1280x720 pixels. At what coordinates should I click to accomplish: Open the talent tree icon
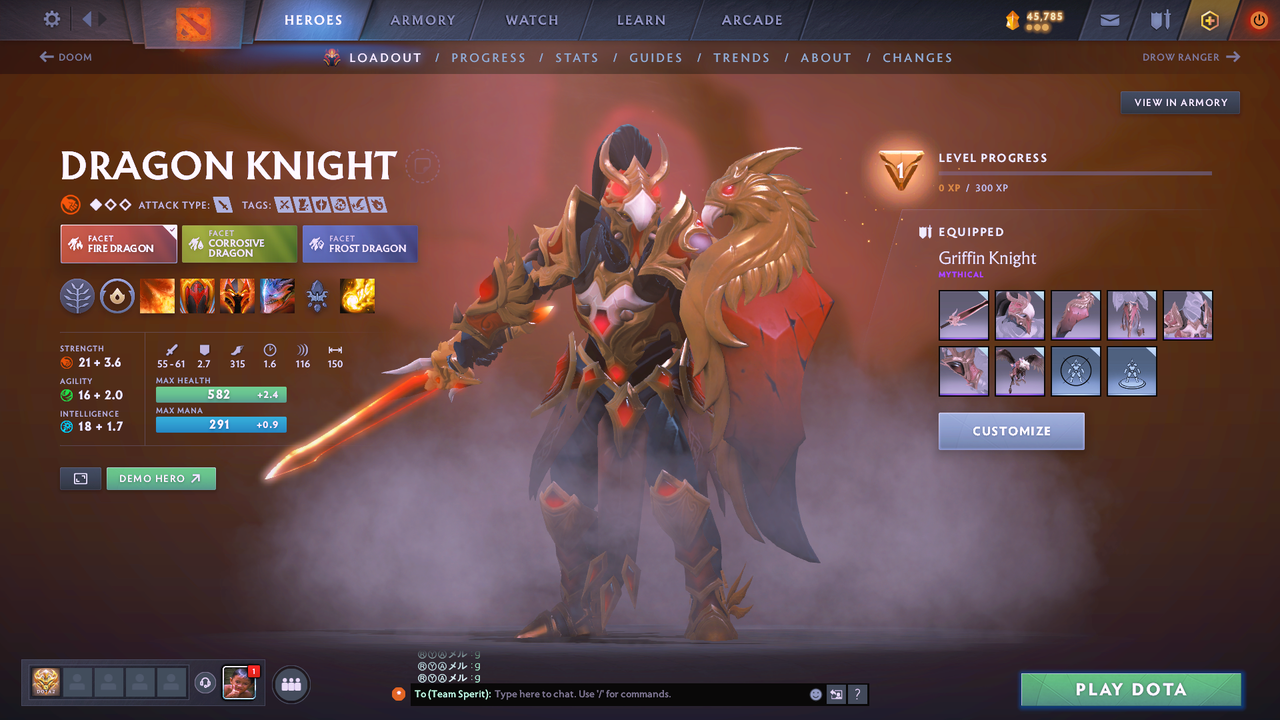tap(77, 296)
